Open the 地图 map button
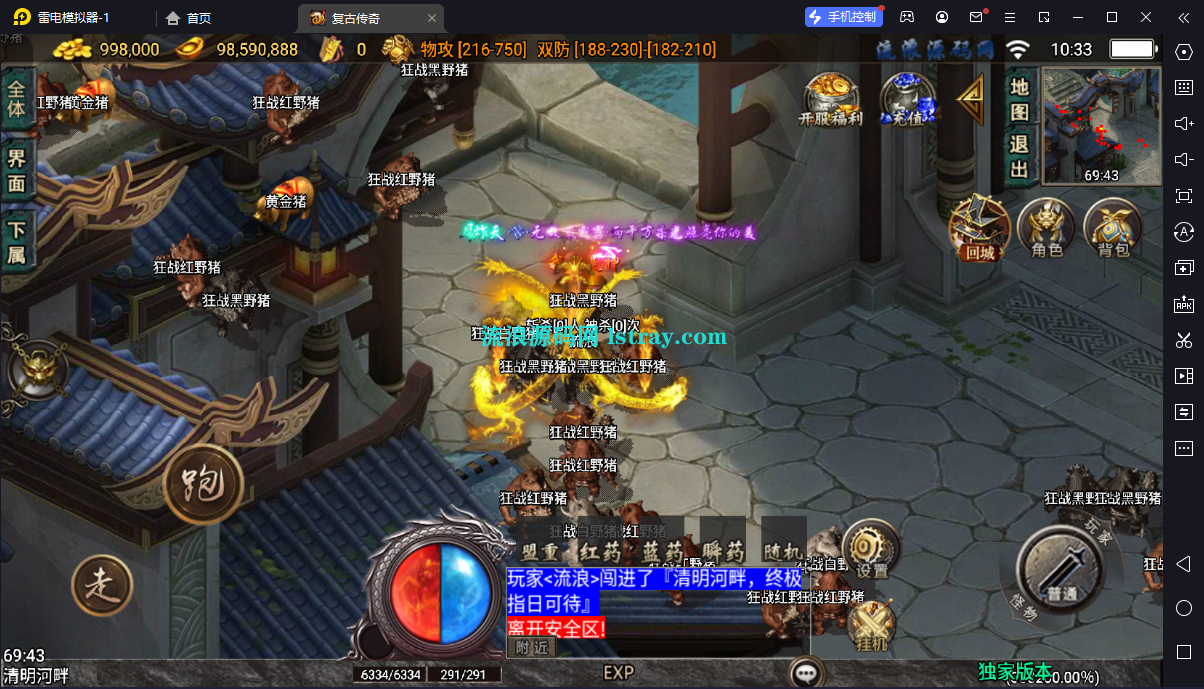The image size is (1204, 689). point(1019,98)
